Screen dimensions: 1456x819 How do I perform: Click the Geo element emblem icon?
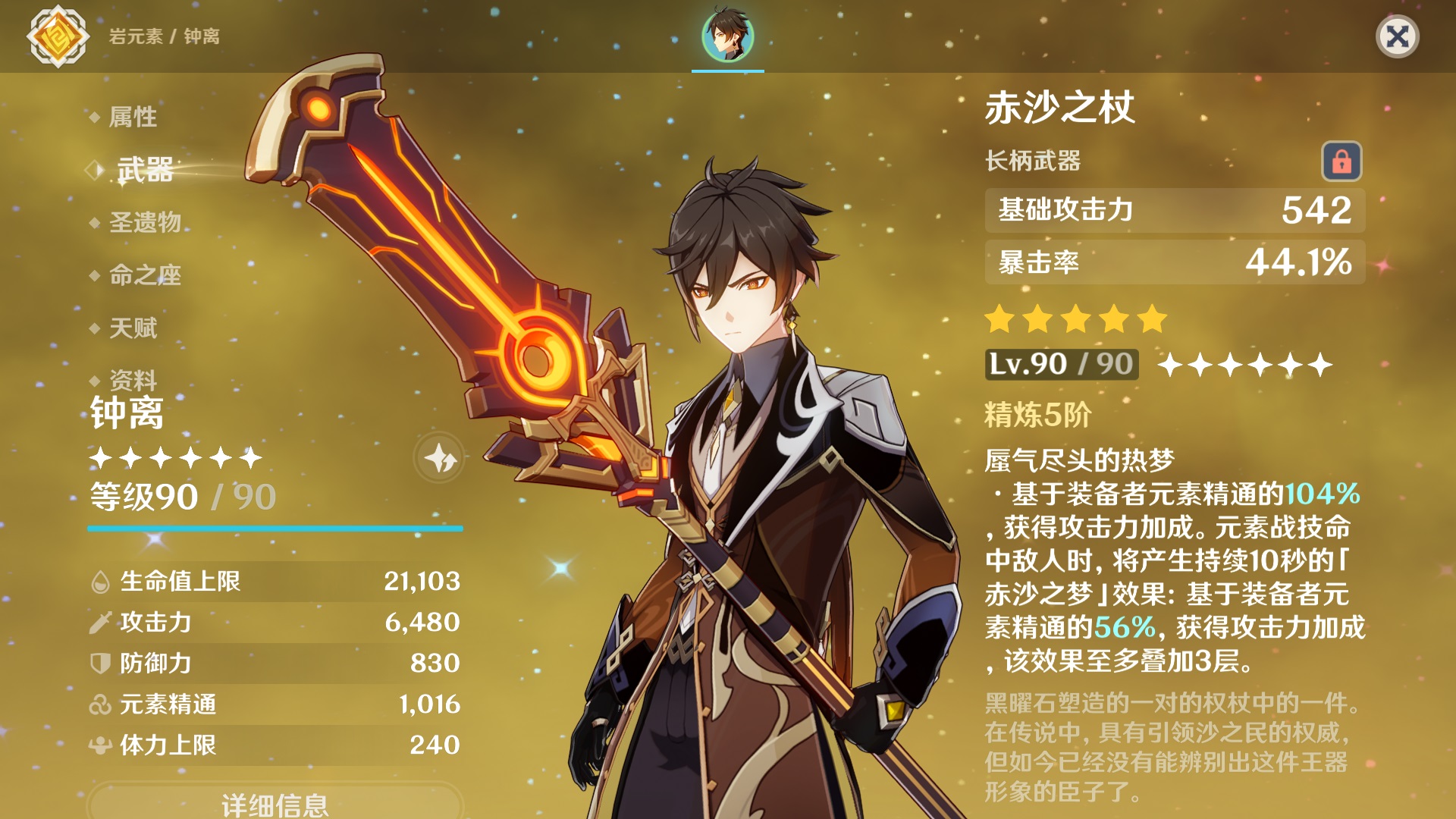click(58, 36)
